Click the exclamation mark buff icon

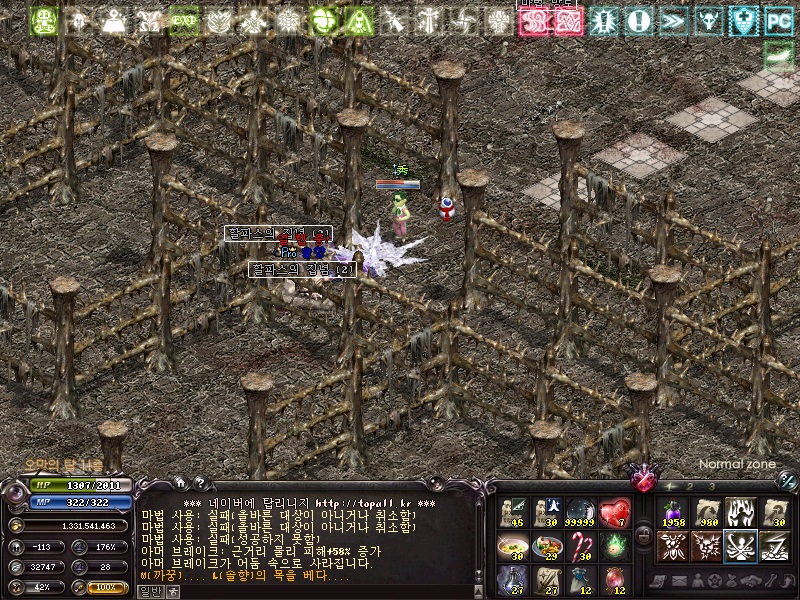point(638,20)
